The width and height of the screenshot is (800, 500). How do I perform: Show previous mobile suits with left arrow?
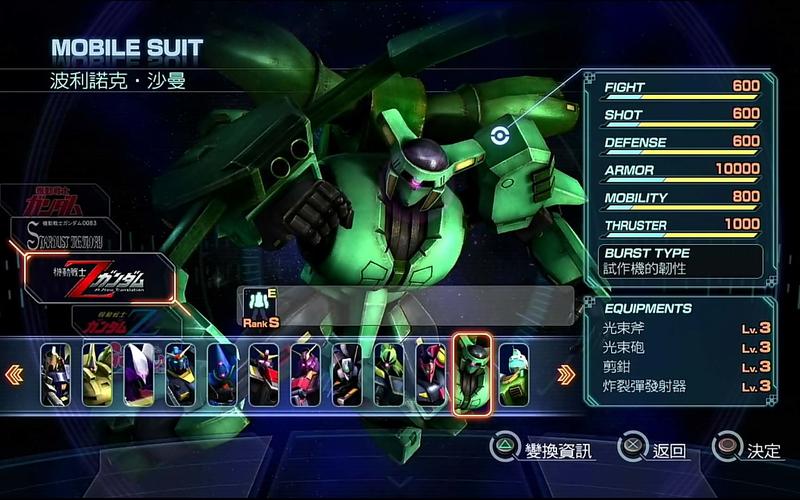[x=14, y=375]
